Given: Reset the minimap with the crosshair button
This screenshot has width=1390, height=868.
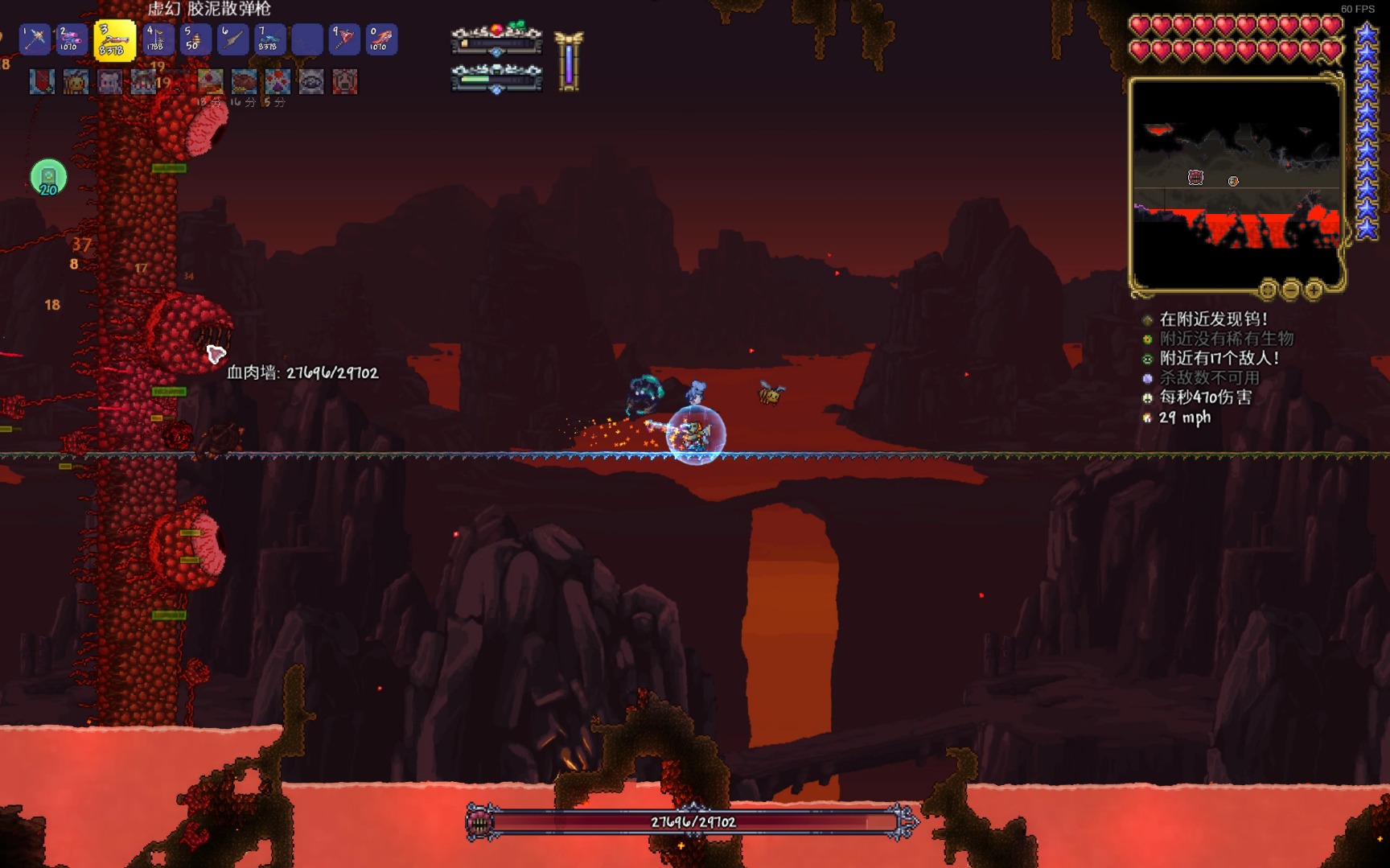Looking at the screenshot, I should click(x=1268, y=289).
